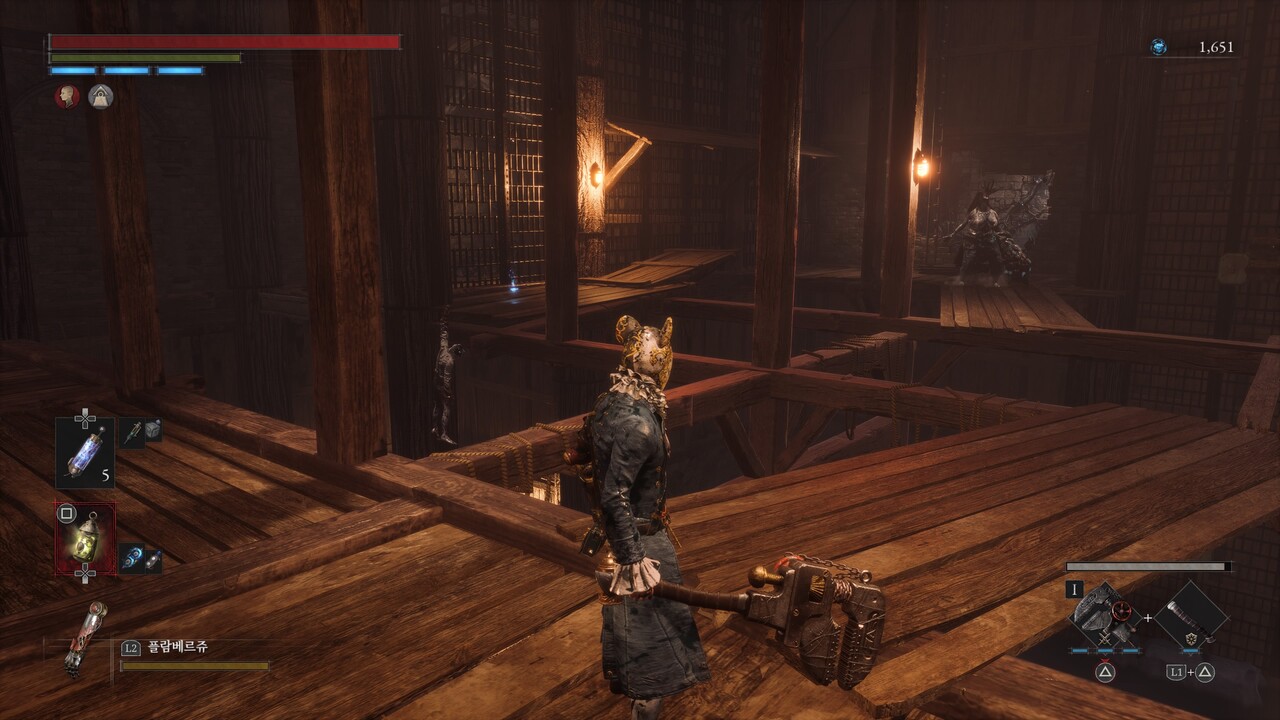The height and width of the screenshot is (720, 1280).
Task: Click the red head-profile status icon
Action: (x=67, y=96)
